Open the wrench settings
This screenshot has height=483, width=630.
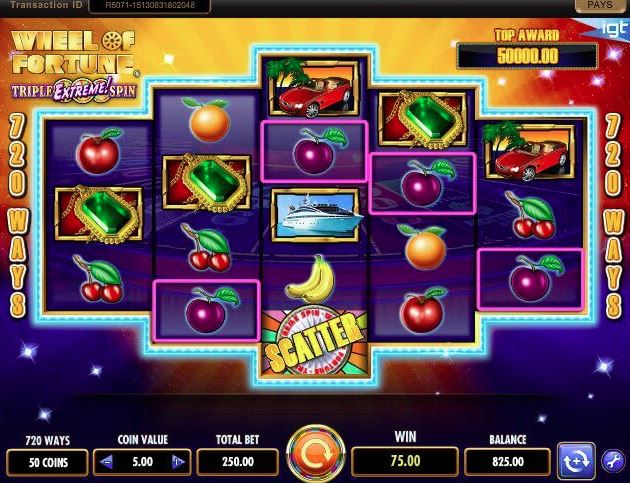(613, 461)
